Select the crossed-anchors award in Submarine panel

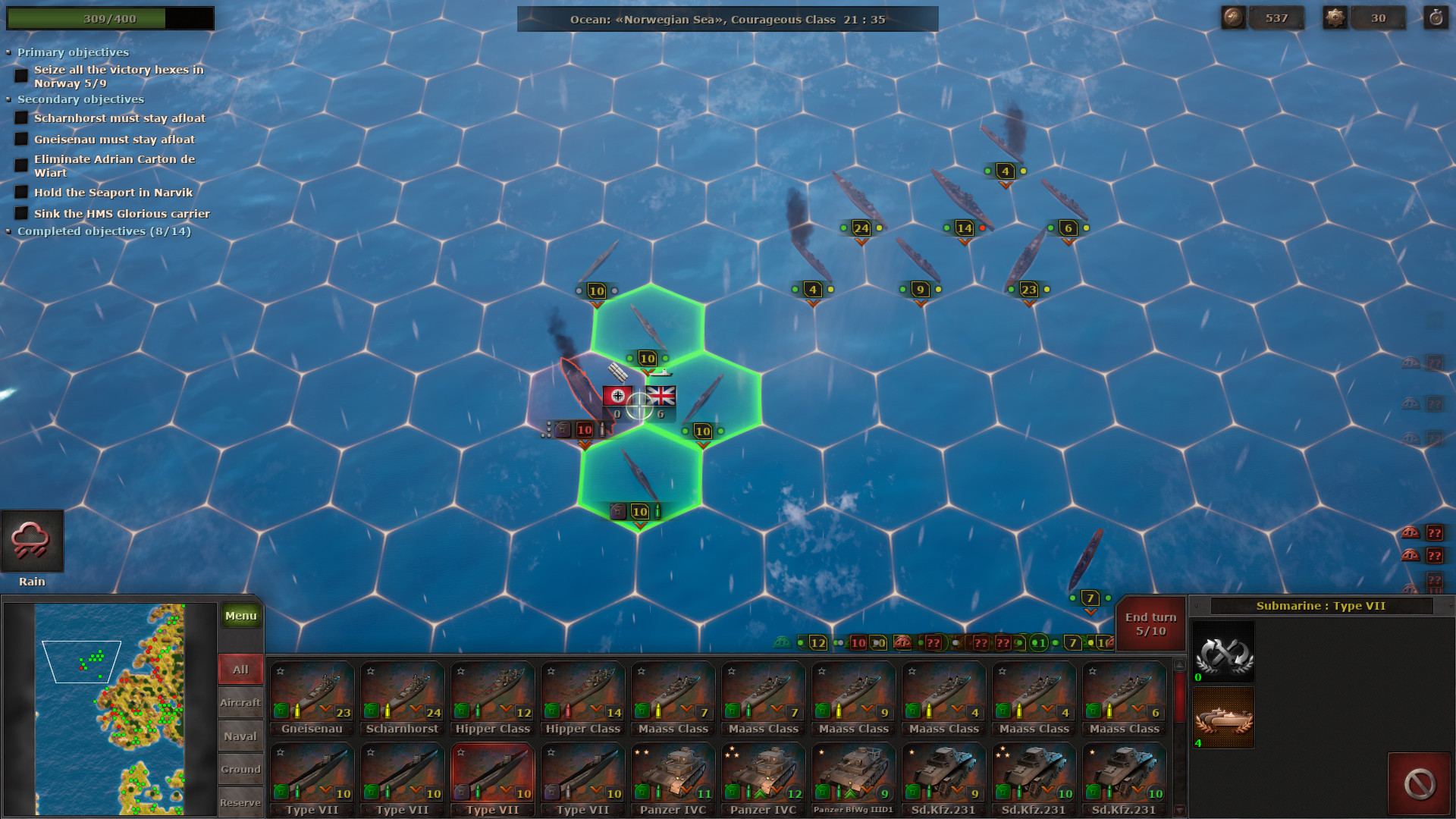coord(1222,652)
